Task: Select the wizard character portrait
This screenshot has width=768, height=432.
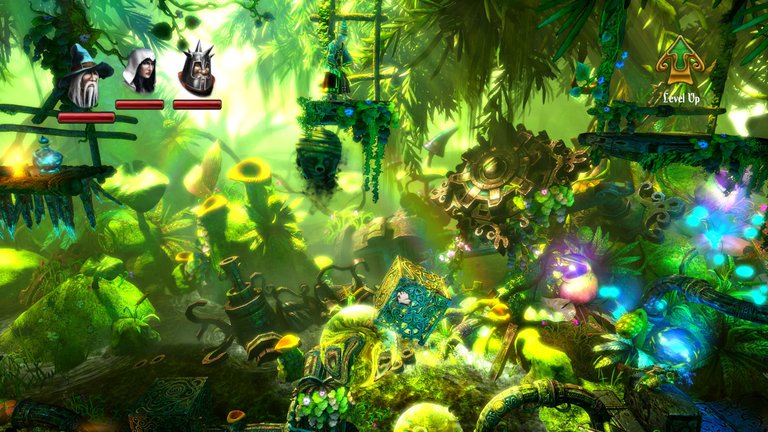Action: coord(84,78)
